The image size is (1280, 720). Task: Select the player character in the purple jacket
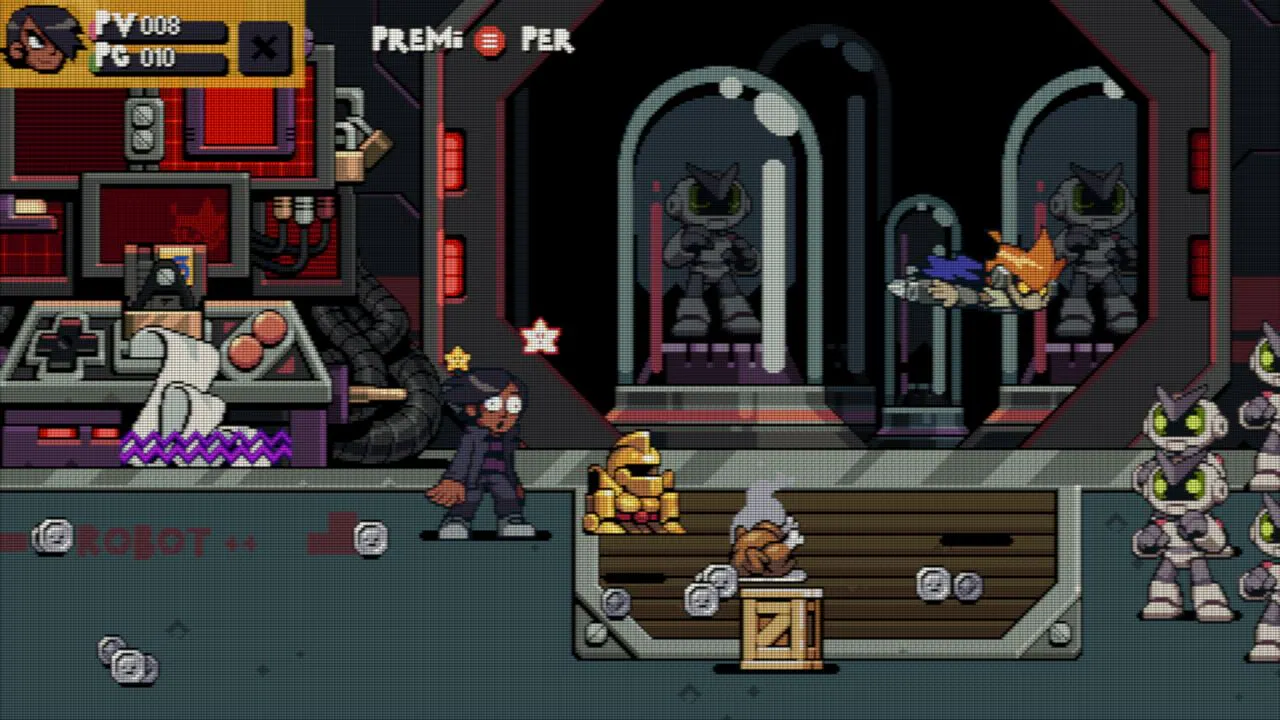[487, 450]
